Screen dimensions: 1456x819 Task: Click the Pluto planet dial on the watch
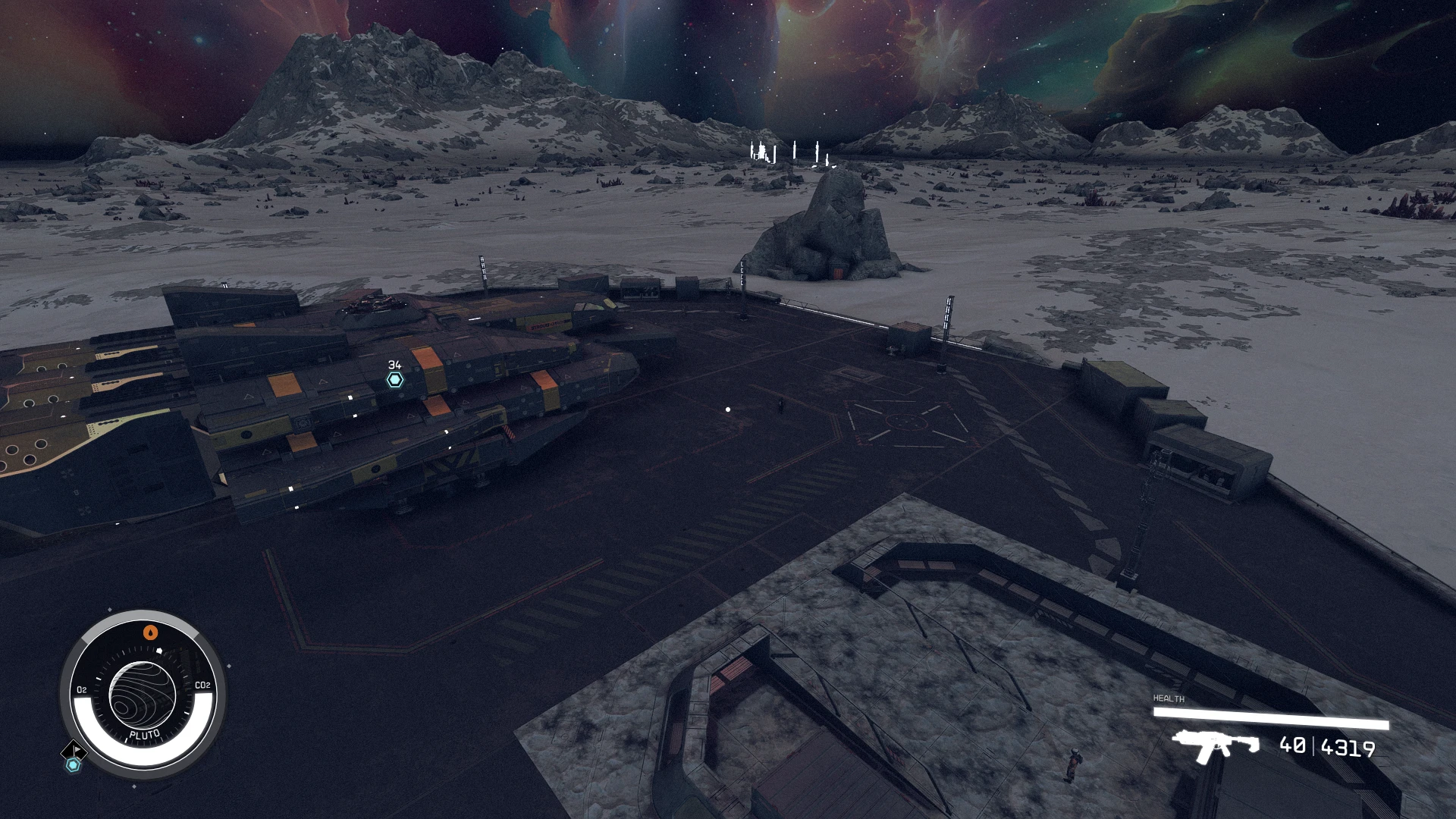tap(143, 695)
